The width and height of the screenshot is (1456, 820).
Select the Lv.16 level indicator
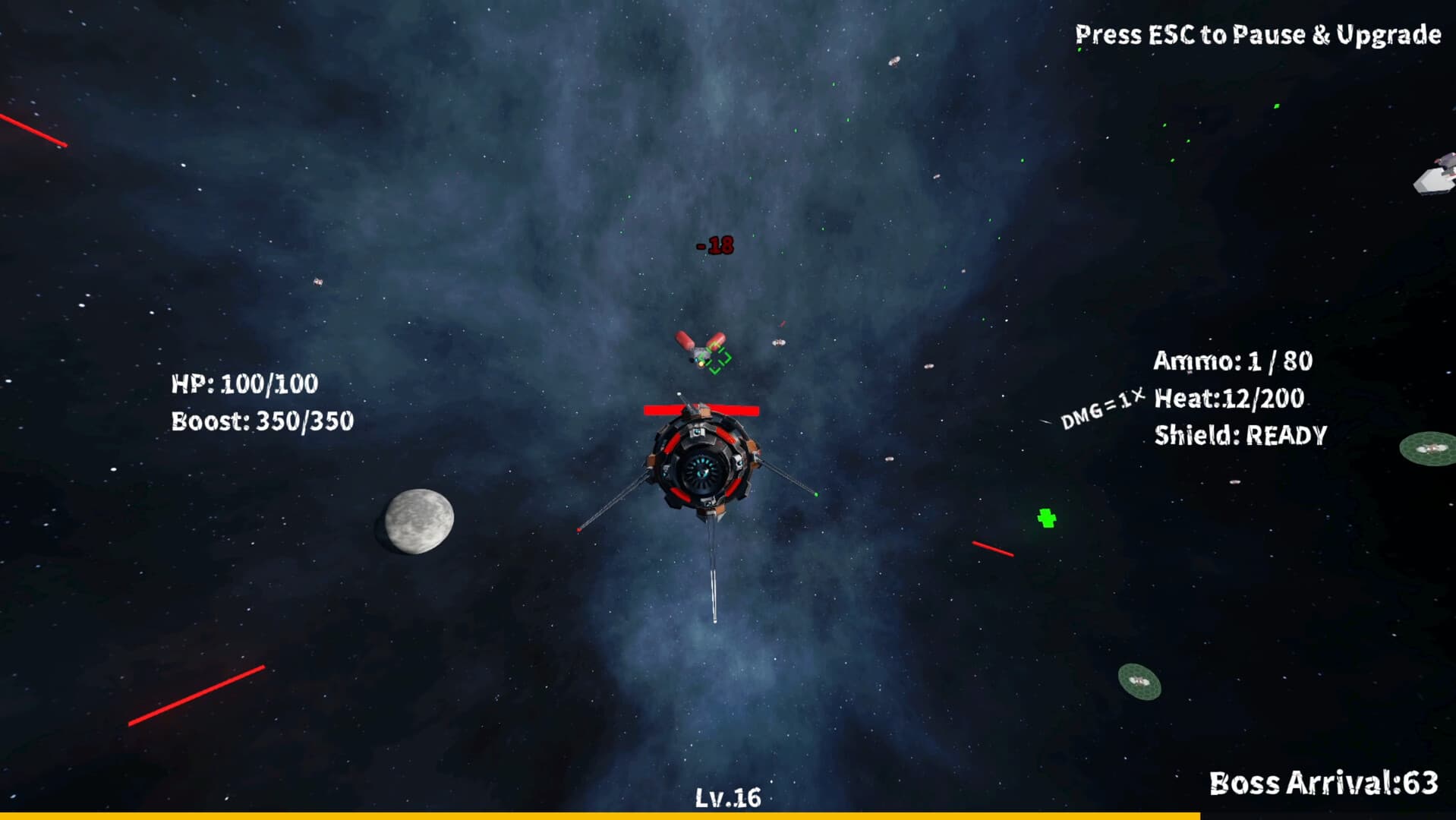coord(727,797)
